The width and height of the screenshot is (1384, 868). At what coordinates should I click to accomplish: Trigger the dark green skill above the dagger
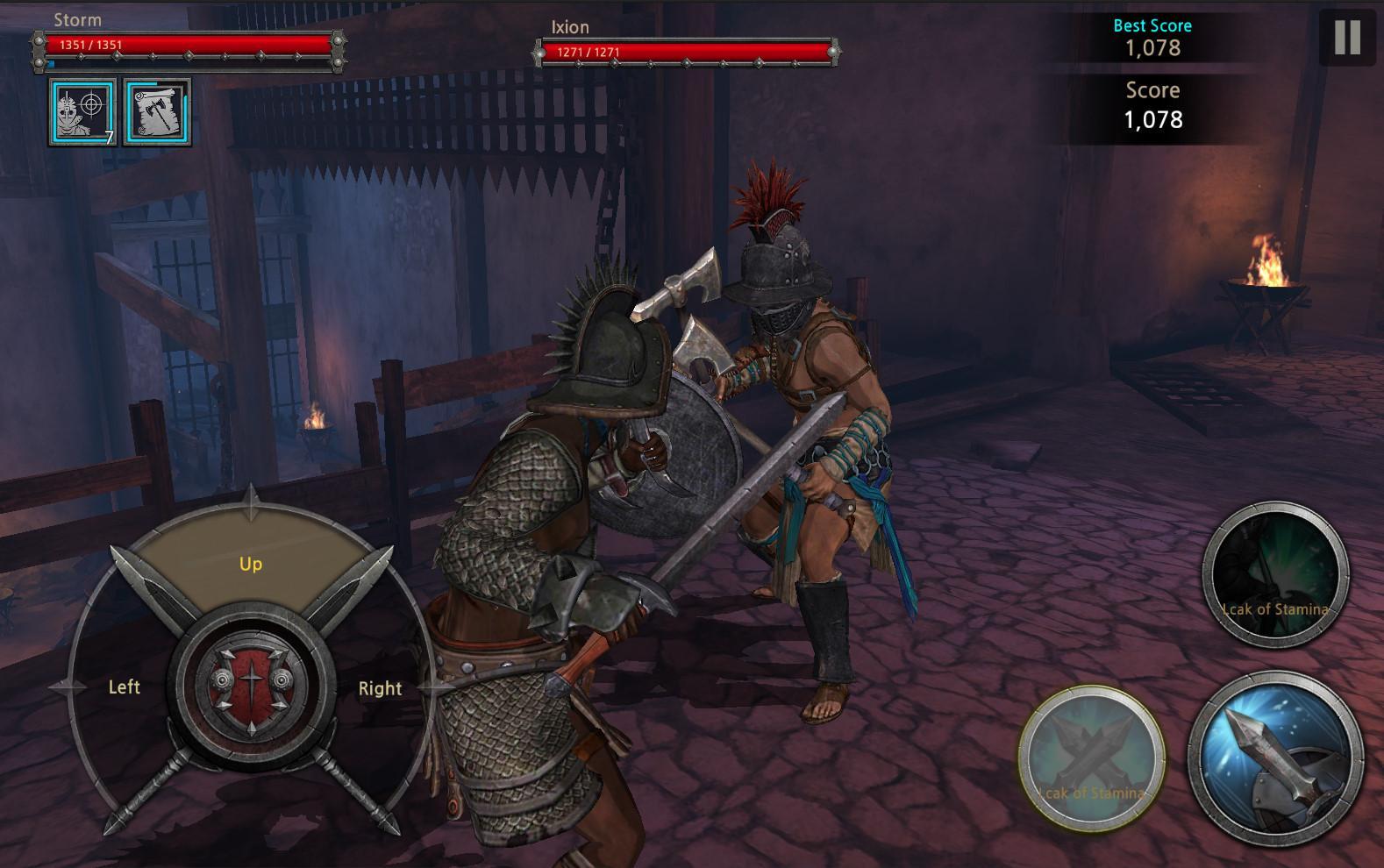[x=1274, y=575]
